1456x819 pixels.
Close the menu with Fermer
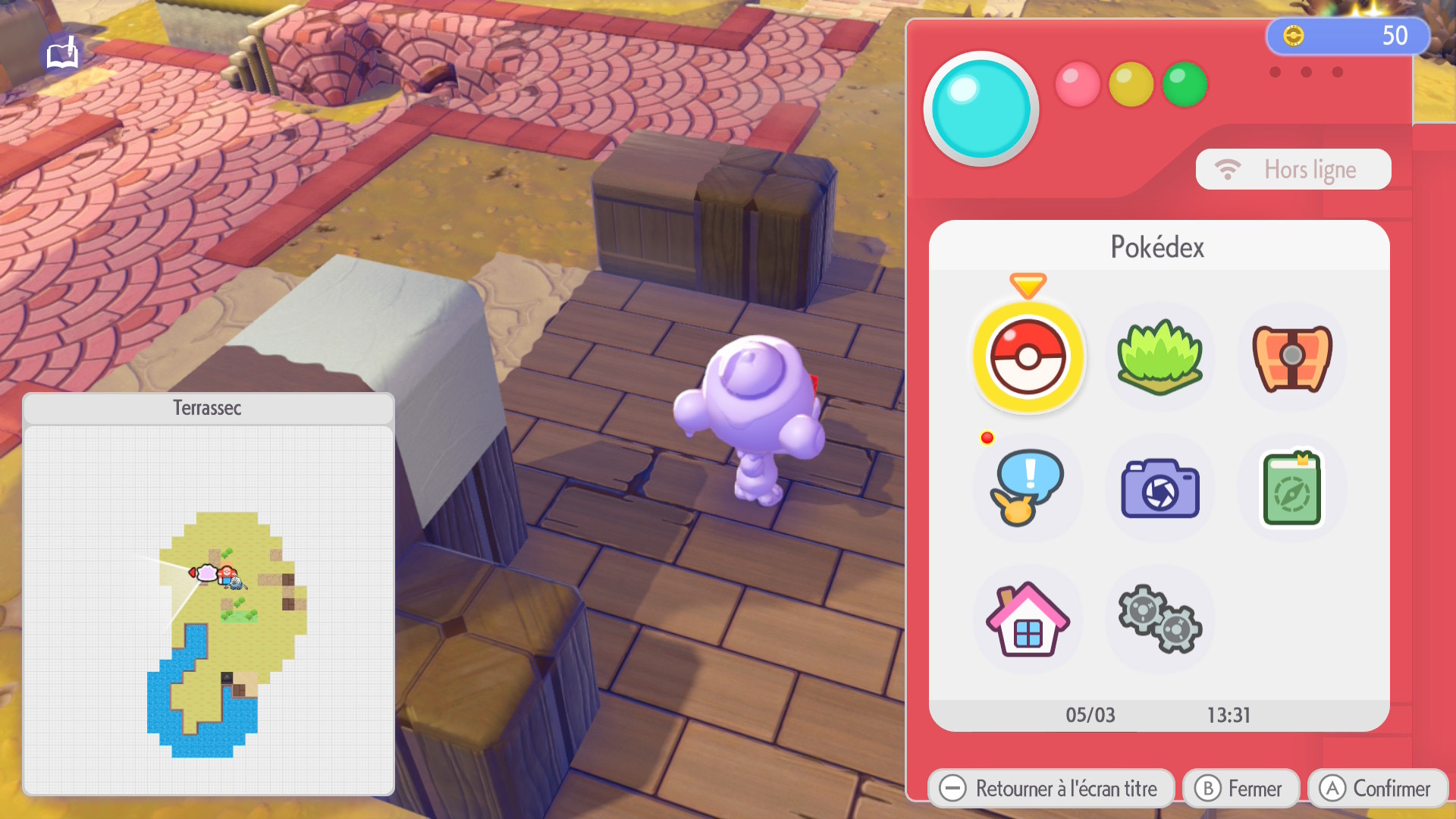(x=1241, y=789)
